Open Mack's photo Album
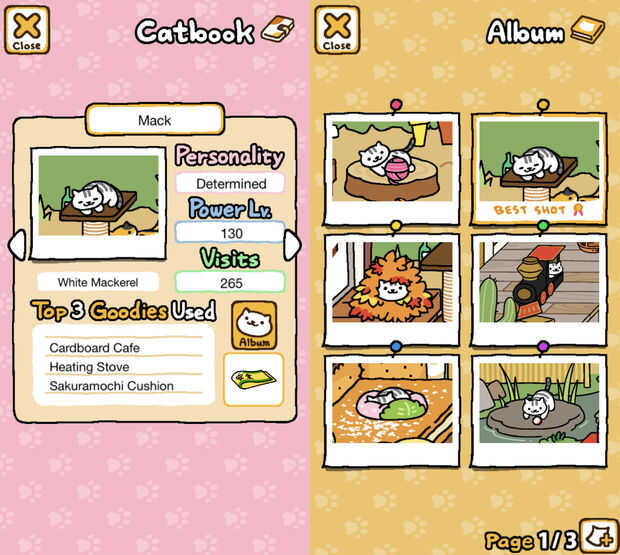 point(254,325)
